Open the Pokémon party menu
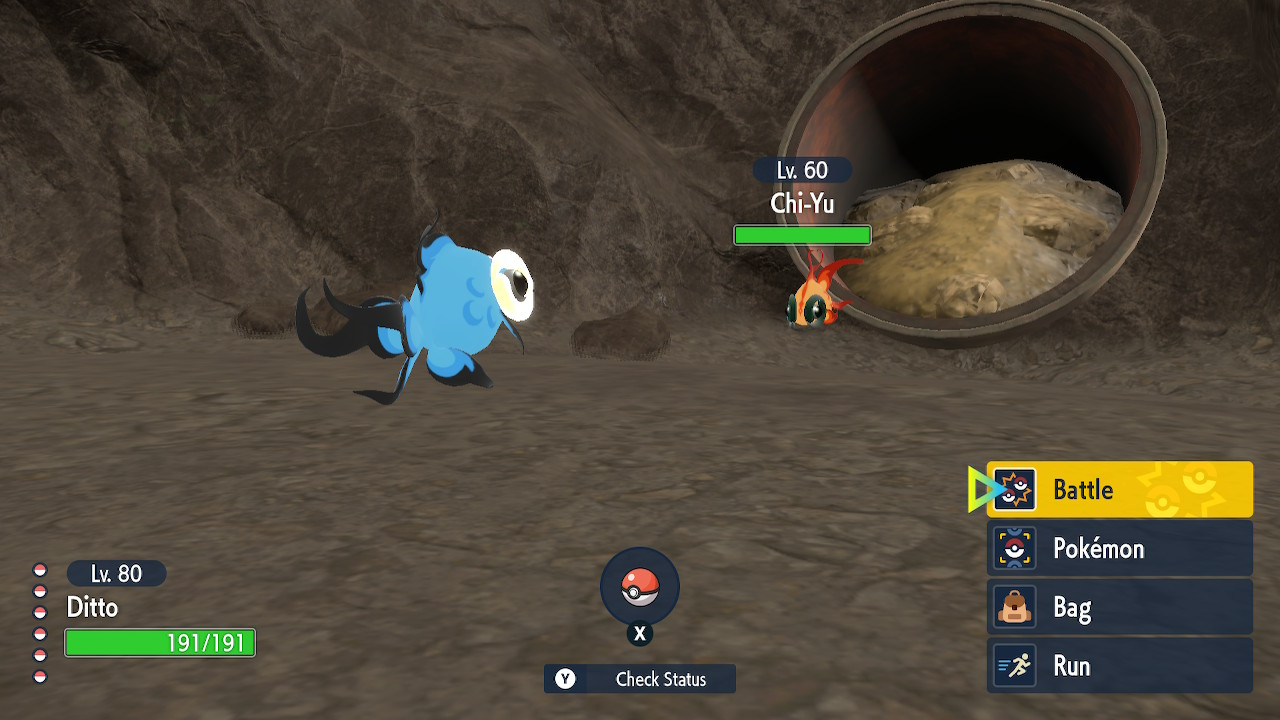Viewport: 1280px width, 720px height. (x=1119, y=549)
